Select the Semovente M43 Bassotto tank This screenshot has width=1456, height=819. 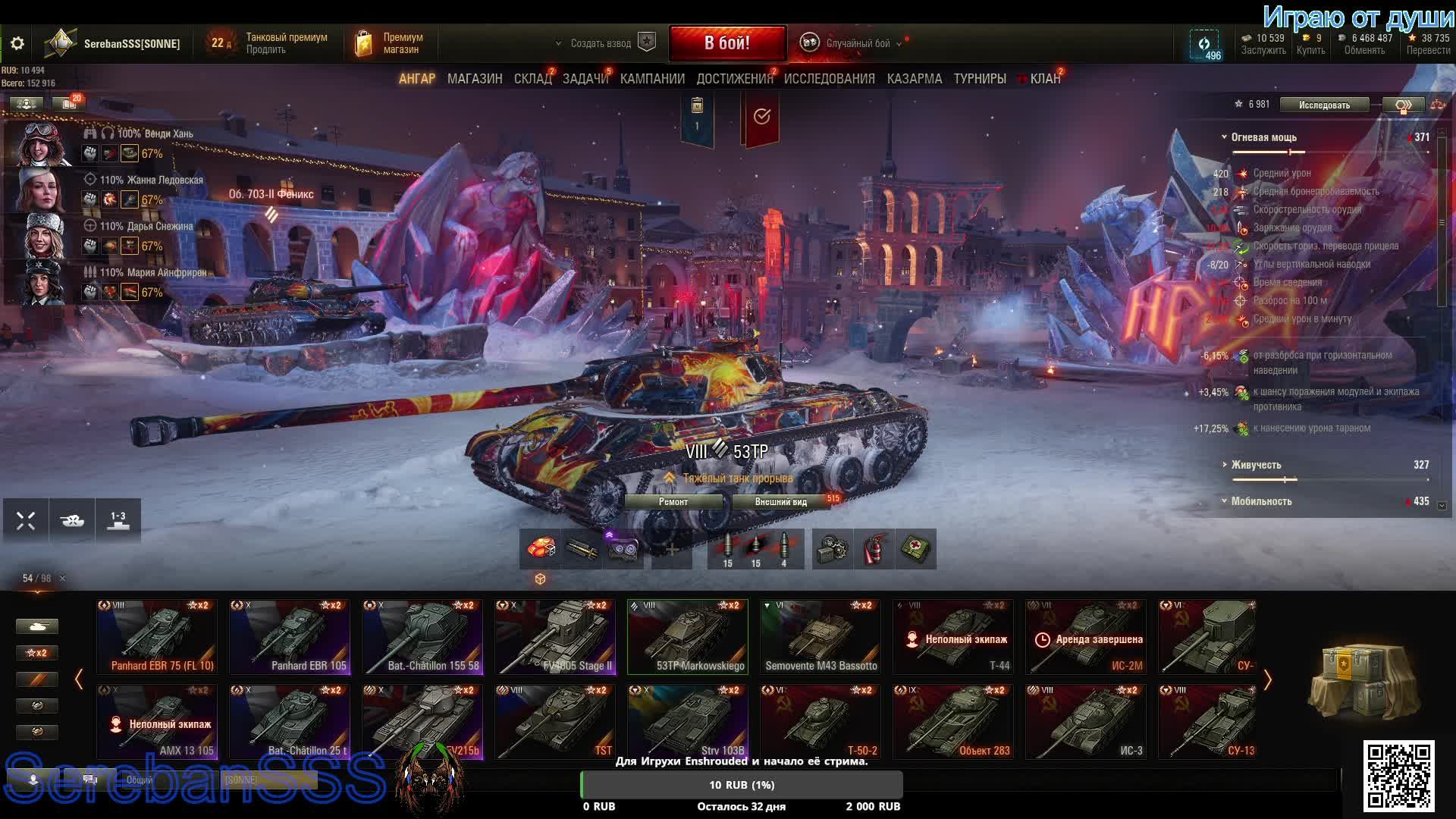821,637
